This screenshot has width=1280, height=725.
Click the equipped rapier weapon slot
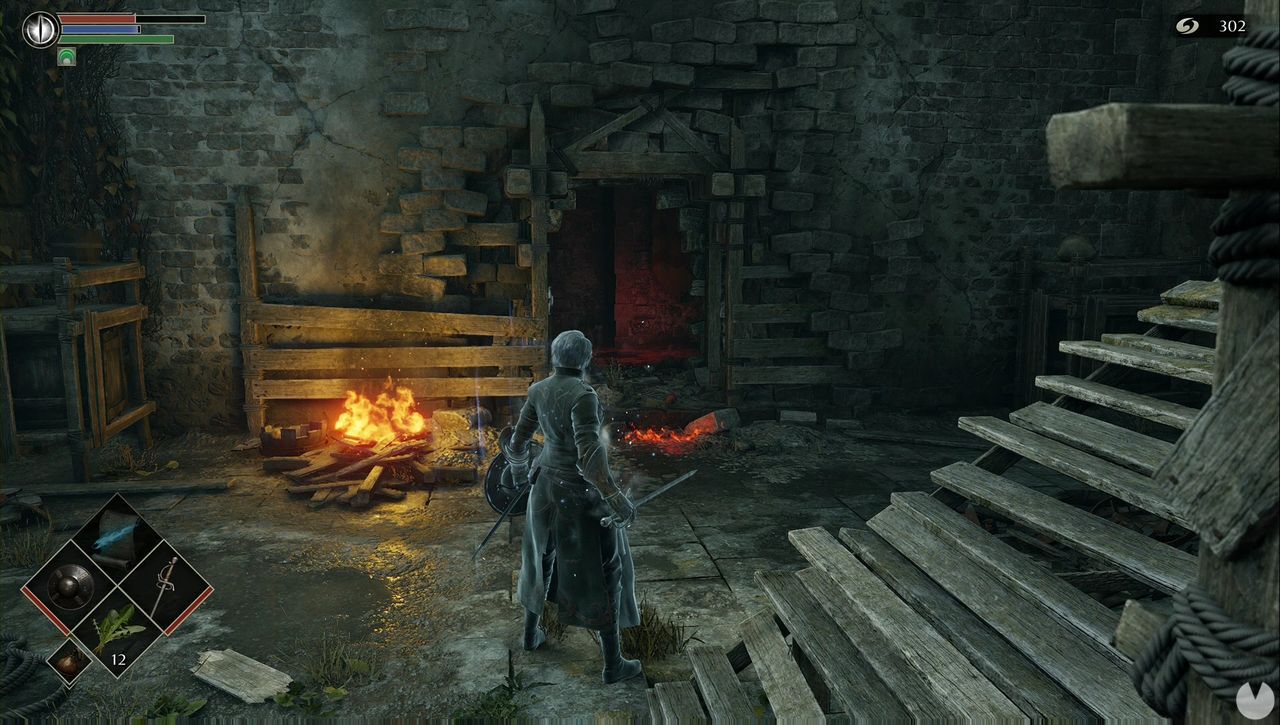click(165, 584)
